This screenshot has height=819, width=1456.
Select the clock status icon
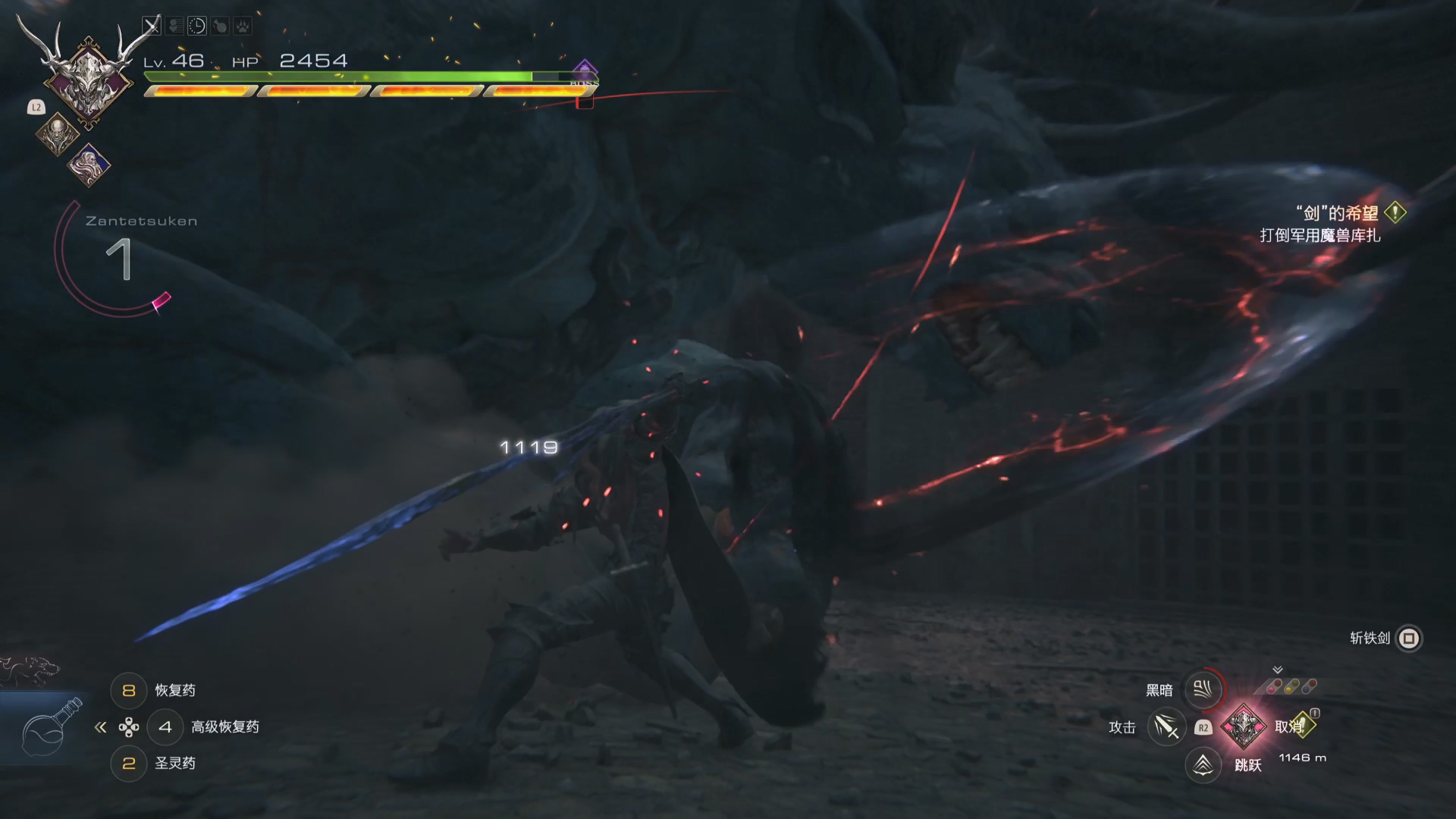click(197, 27)
